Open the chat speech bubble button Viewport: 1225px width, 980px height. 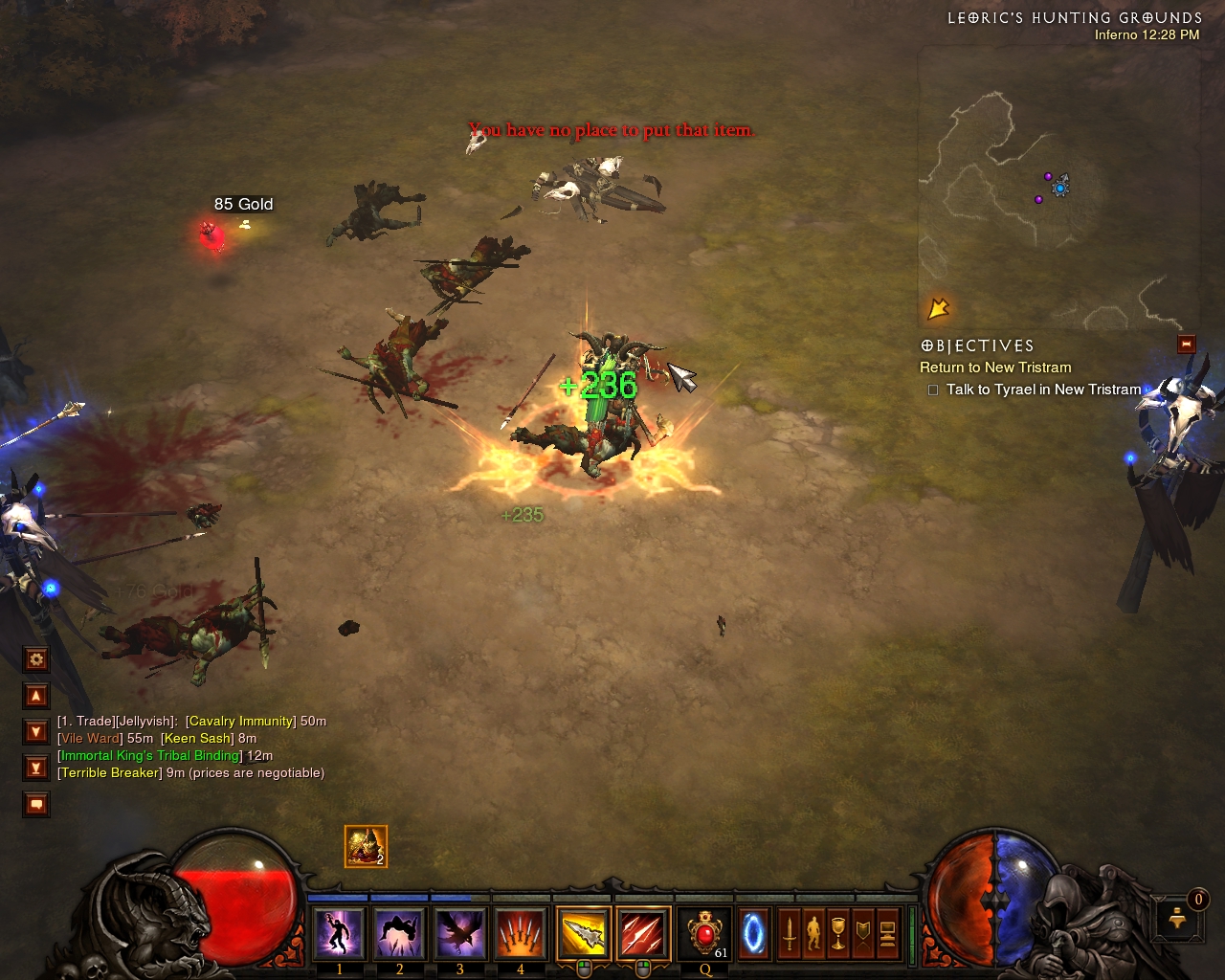[x=36, y=805]
